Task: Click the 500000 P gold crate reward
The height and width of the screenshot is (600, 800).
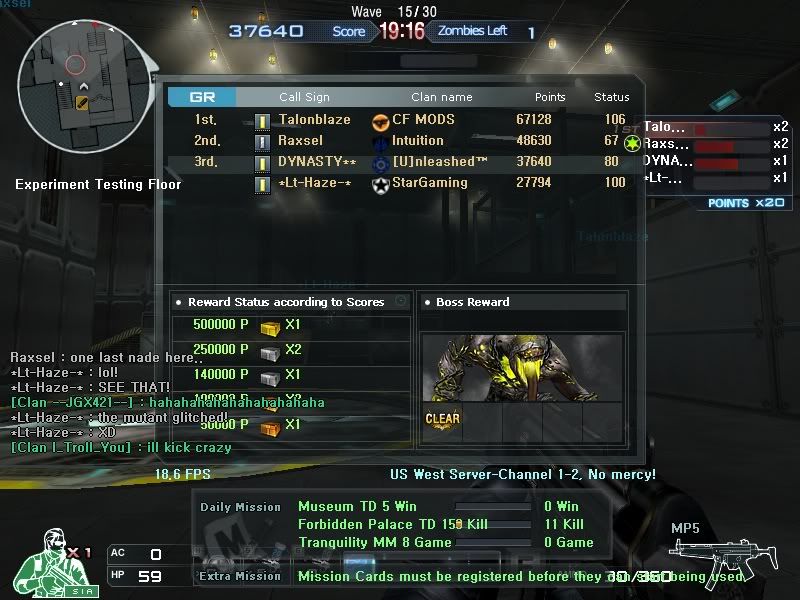Action: [x=271, y=327]
